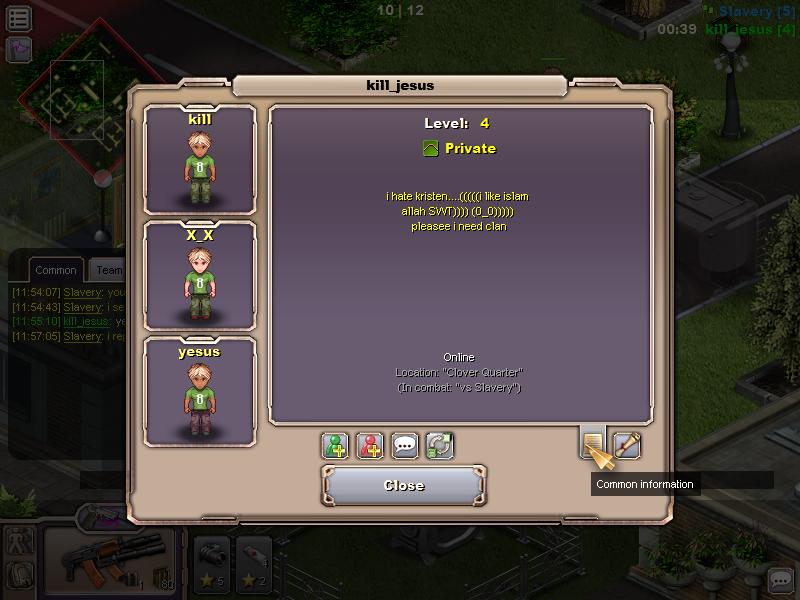Click the circular arrows exchange icon
Viewport: 800px width, 600px height.
(439, 445)
